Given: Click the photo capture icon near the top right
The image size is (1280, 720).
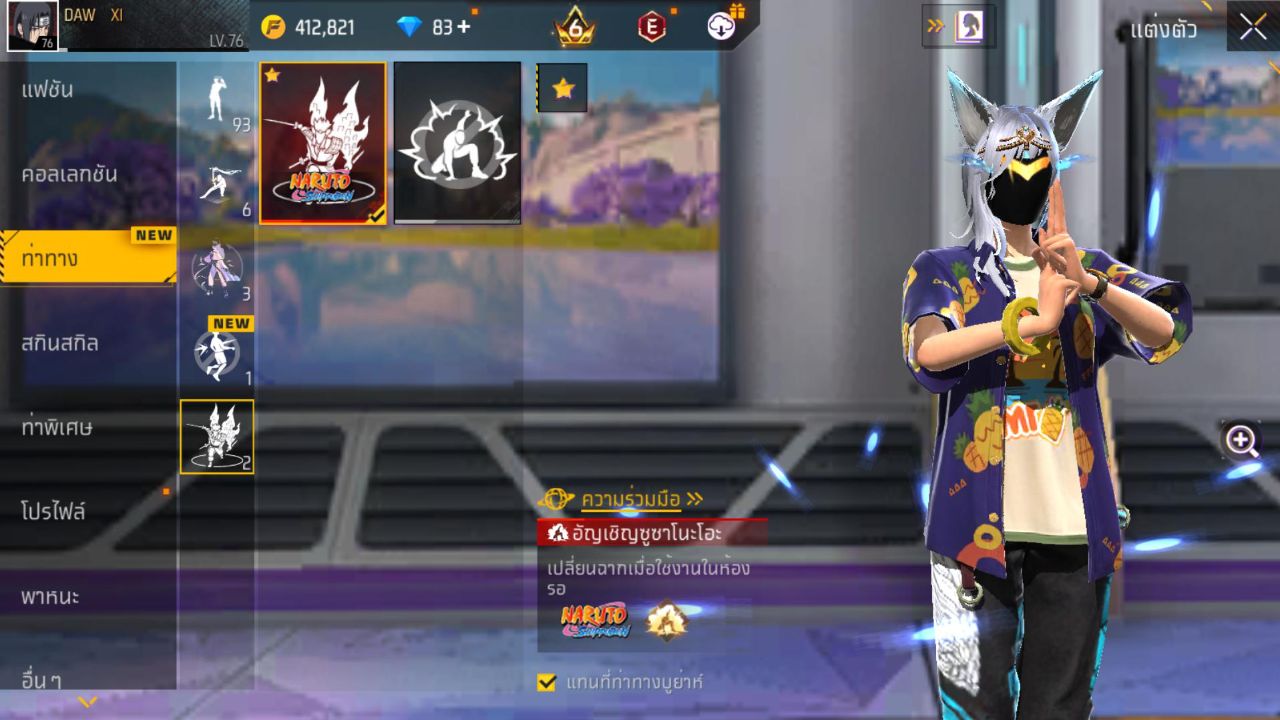Looking at the screenshot, I should coord(971,24).
